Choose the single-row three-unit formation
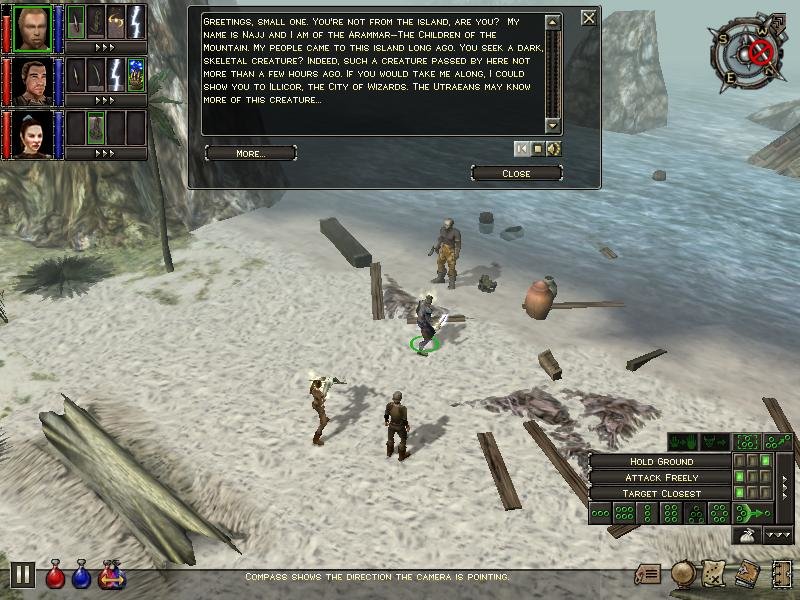 pyautogui.click(x=601, y=513)
